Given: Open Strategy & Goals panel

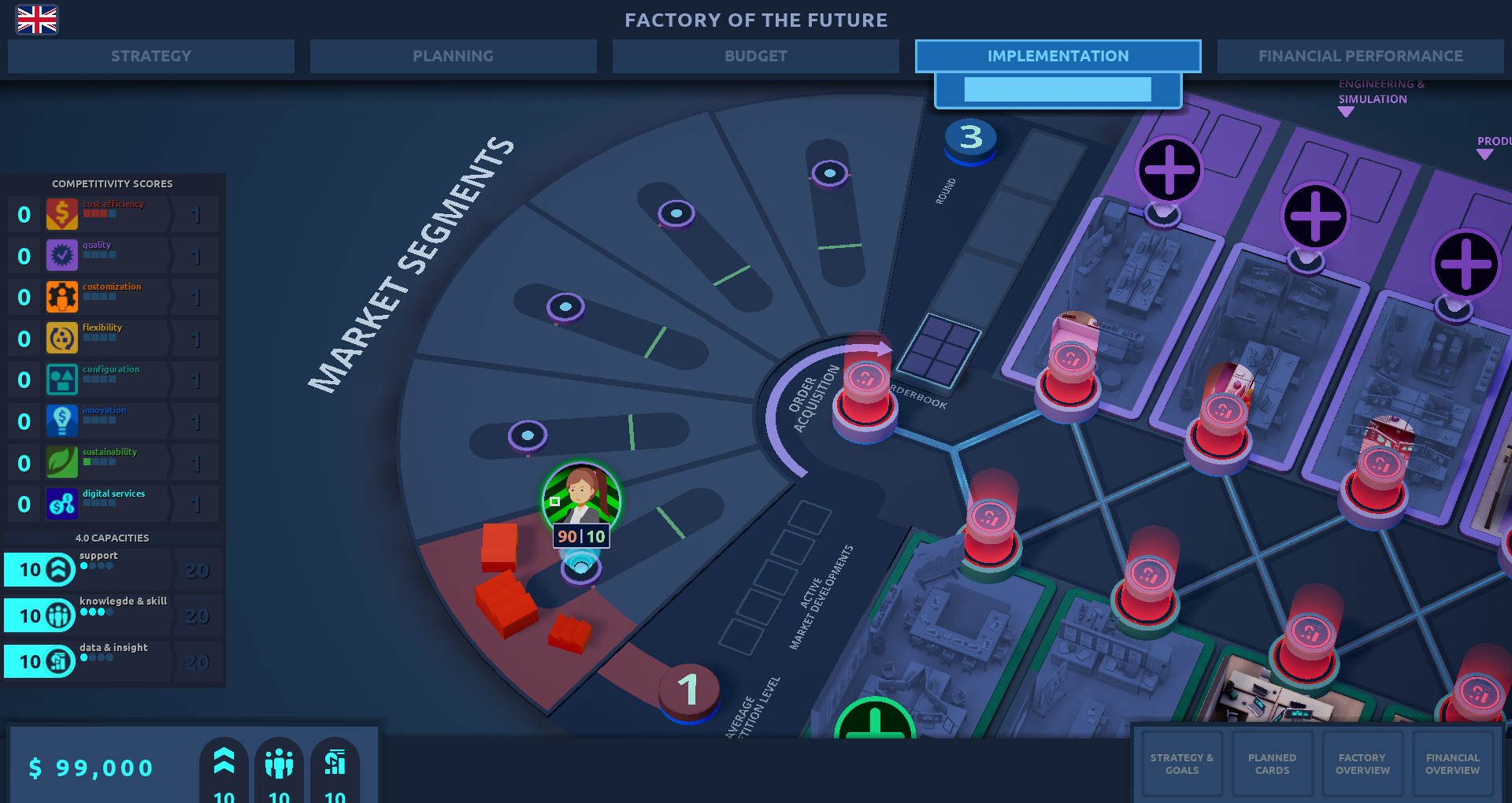Looking at the screenshot, I should [x=1181, y=764].
